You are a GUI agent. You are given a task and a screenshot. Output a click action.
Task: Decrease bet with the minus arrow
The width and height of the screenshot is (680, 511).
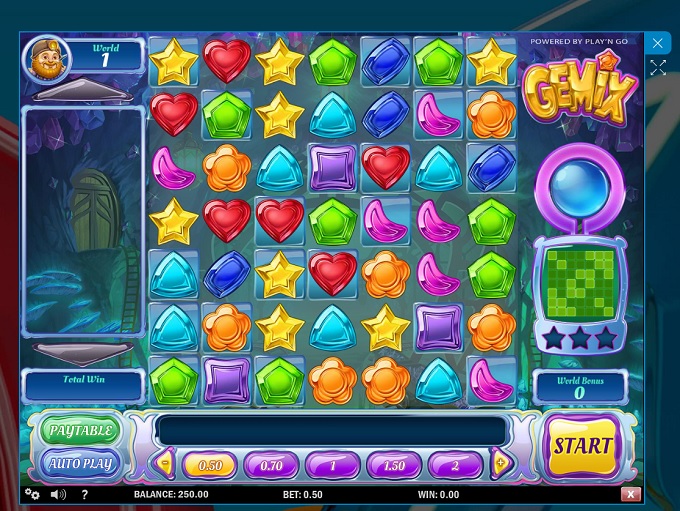[x=165, y=463]
